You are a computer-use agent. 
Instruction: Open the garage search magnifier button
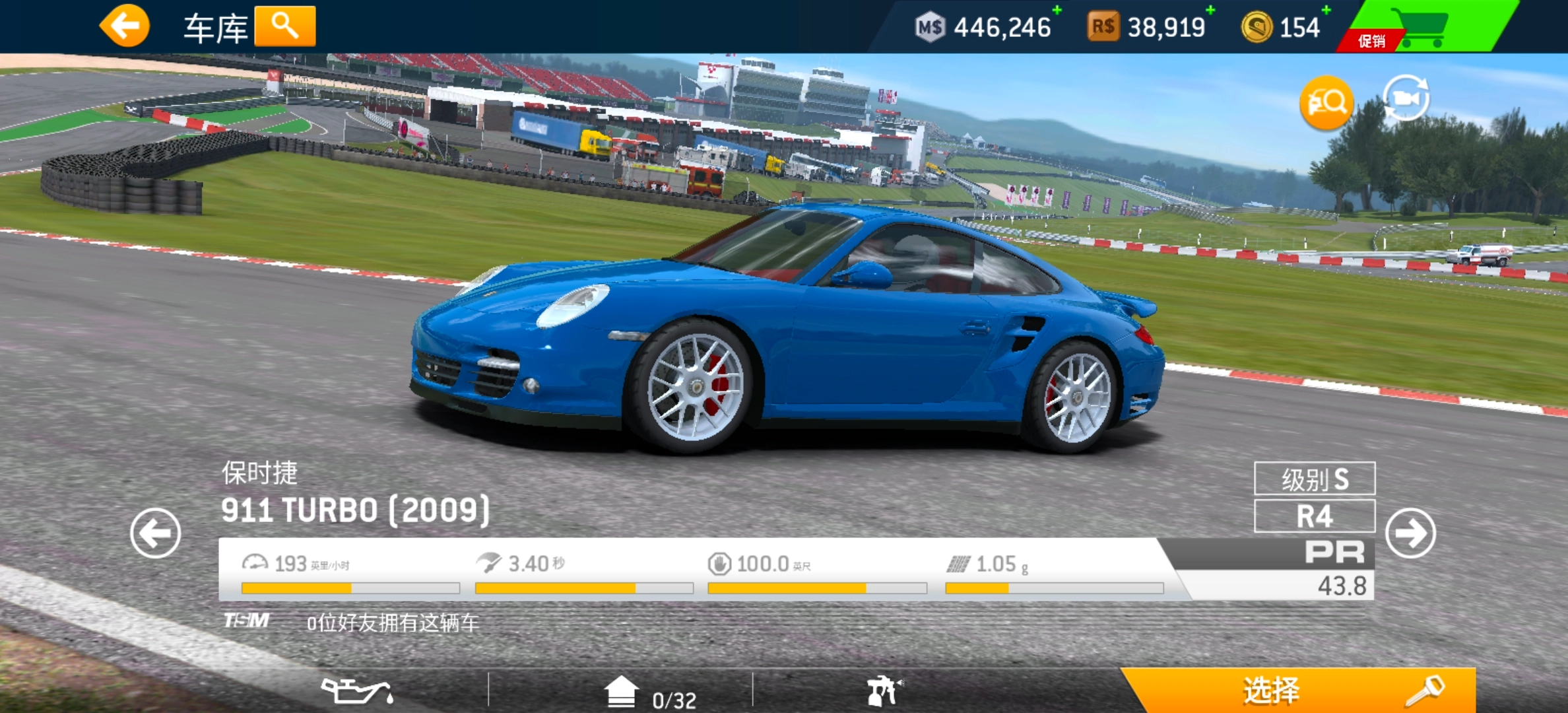click(285, 26)
